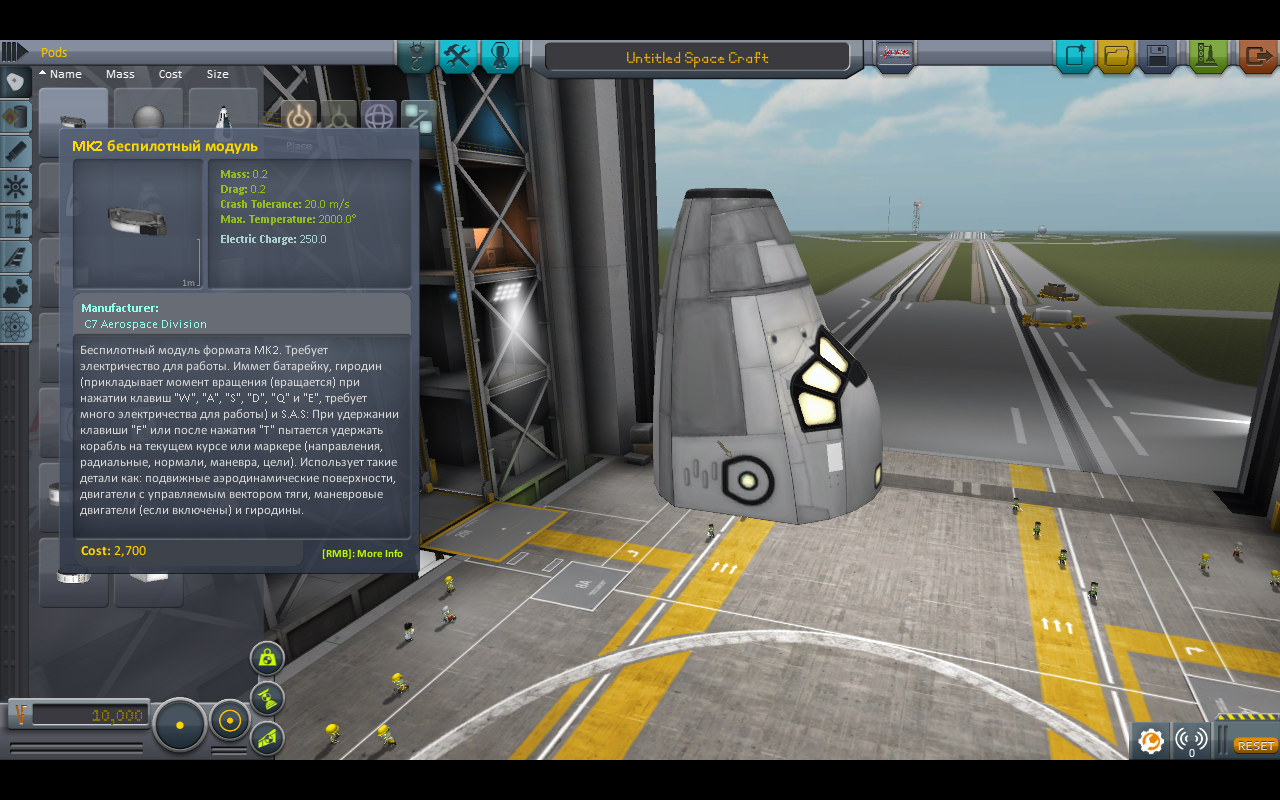
Task: Toggle angle snap on or off
Action: pyautogui.click(x=229, y=722)
